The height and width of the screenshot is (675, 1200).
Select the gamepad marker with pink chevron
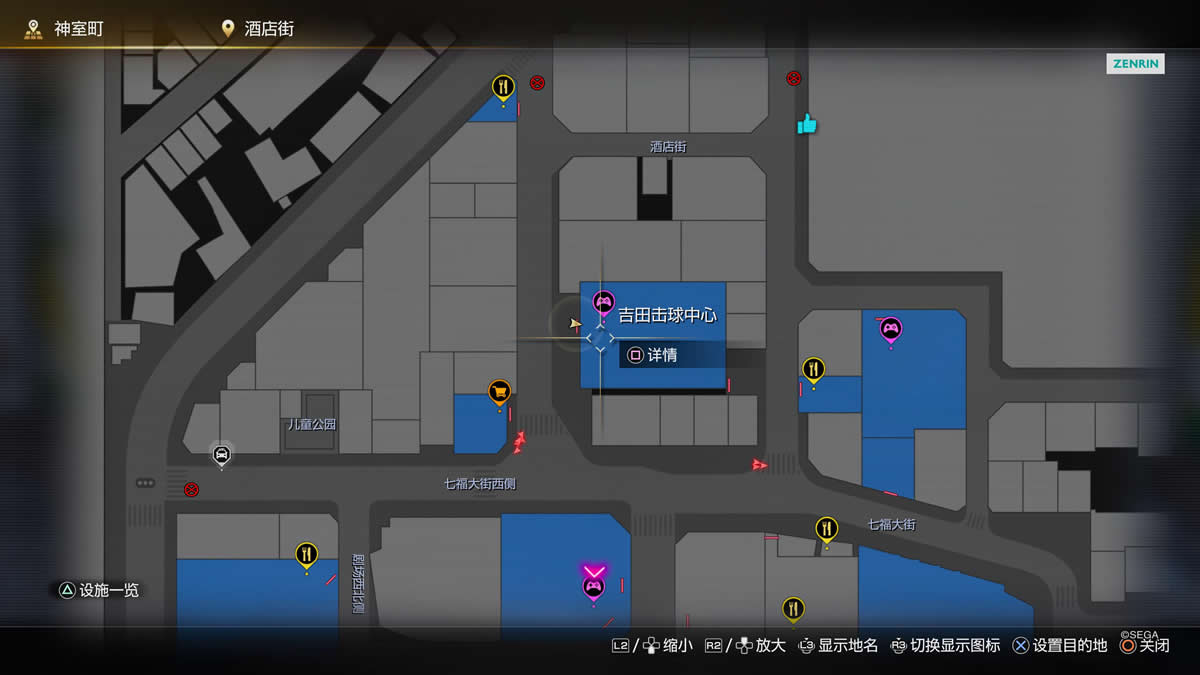click(593, 586)
